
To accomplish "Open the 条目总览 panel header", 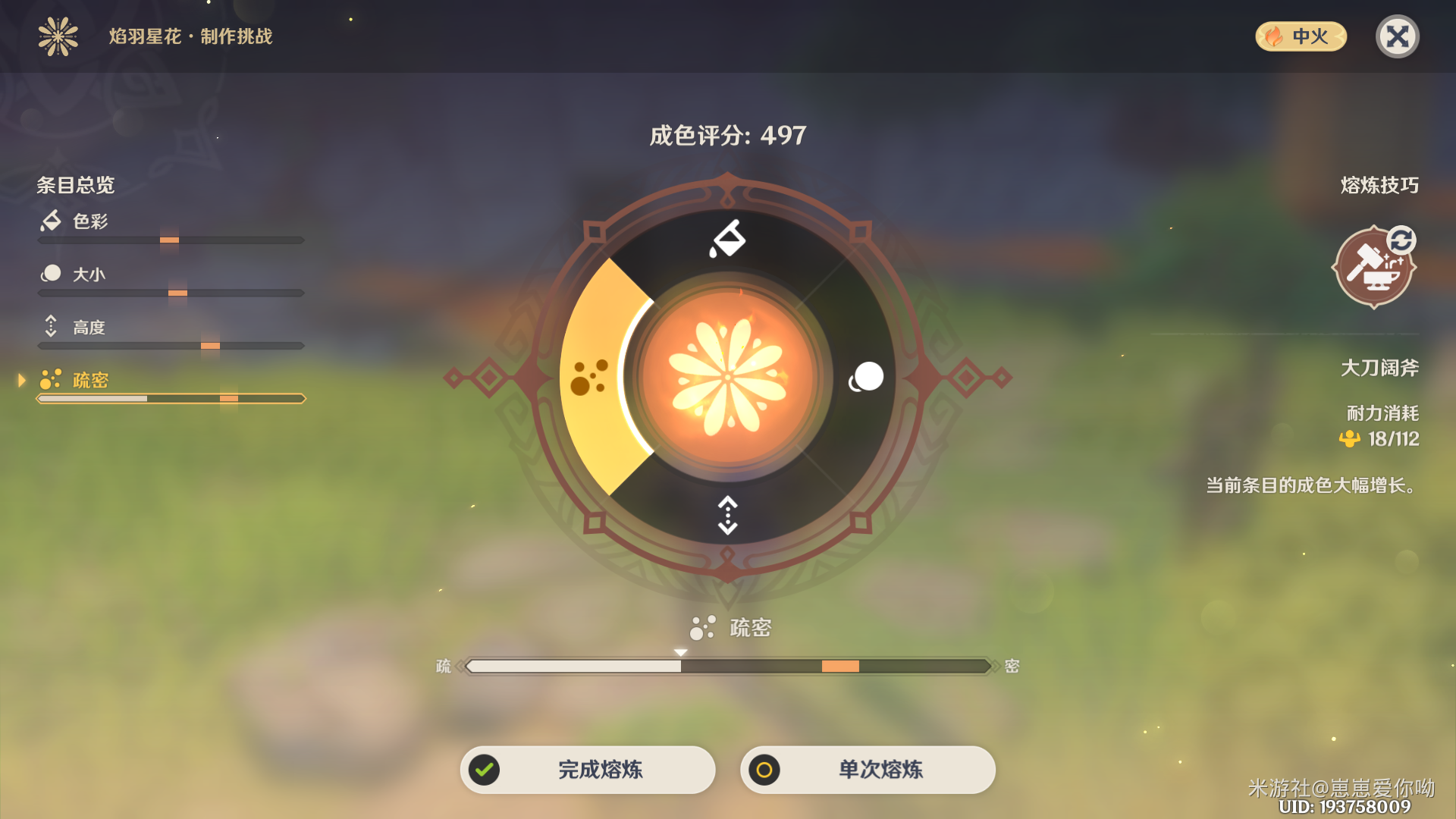I will pos(76,185).
